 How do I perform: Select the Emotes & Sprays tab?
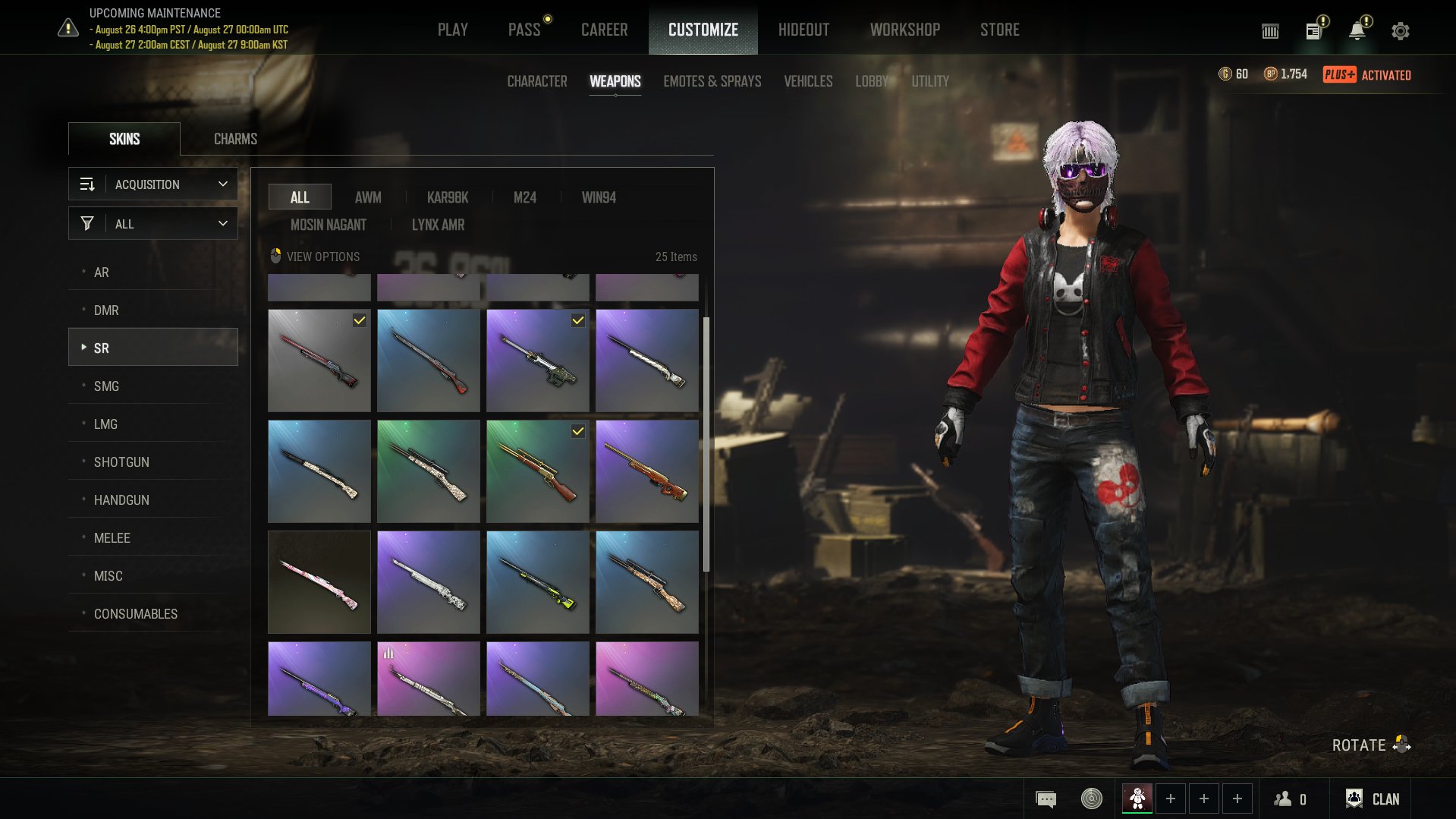712,81
